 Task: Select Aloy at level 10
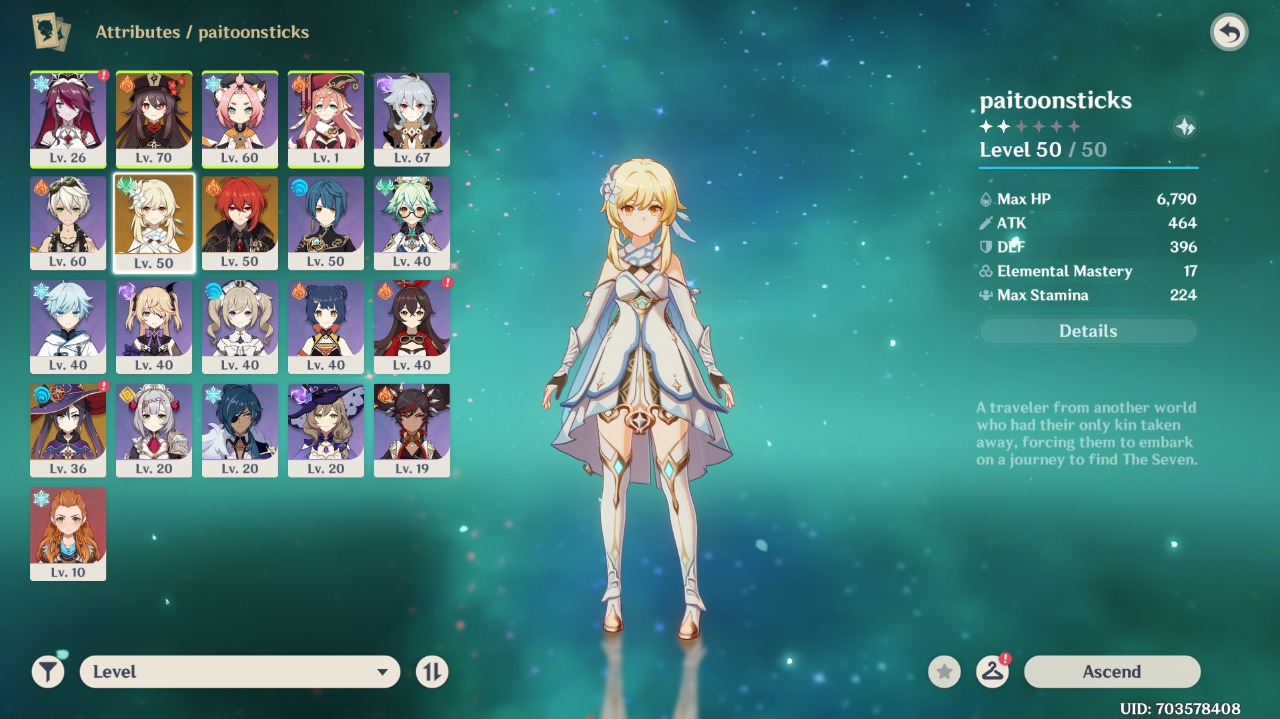click(68, 534)
